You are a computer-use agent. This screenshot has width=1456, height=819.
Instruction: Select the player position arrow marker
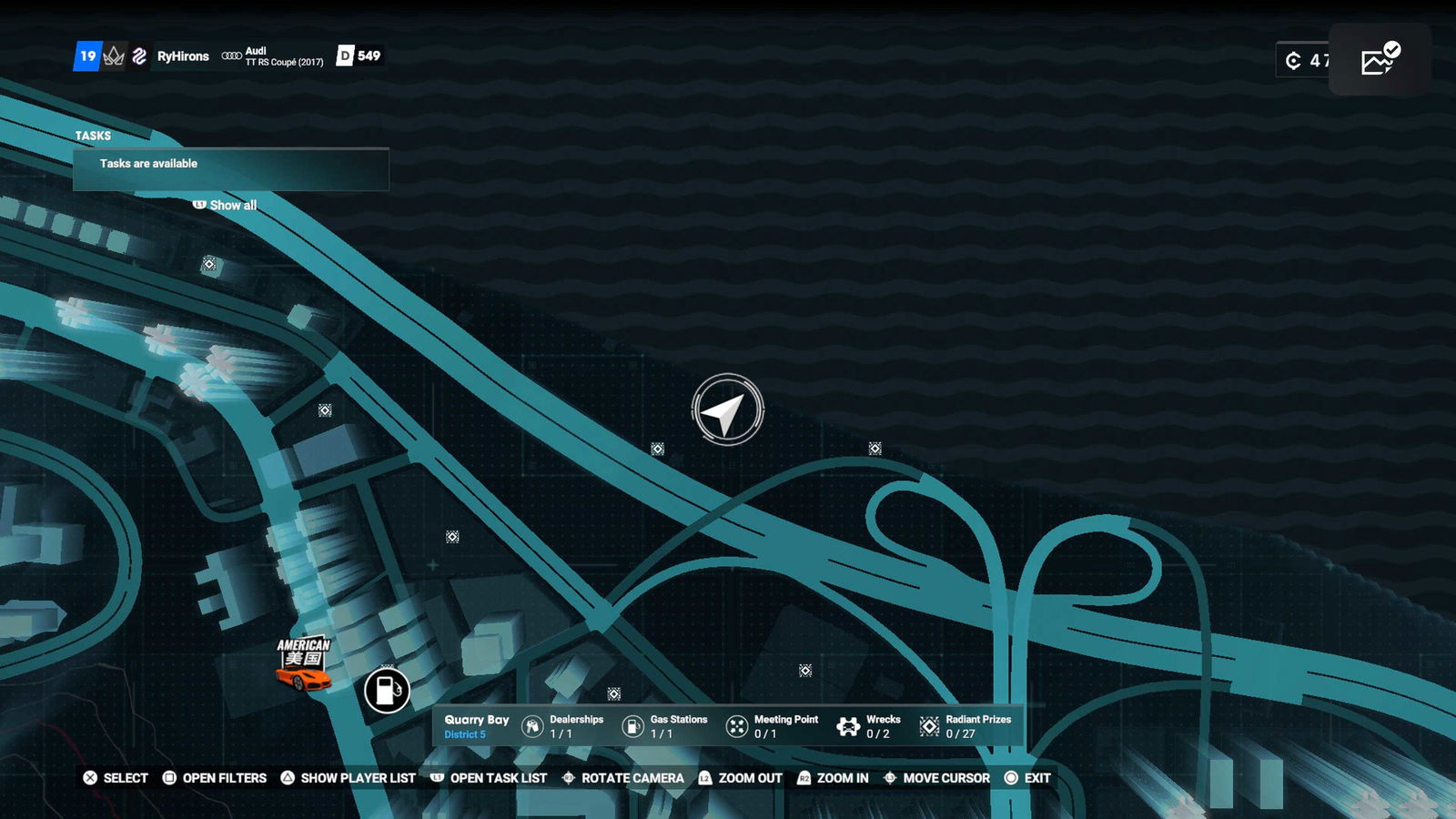point(727,410)
